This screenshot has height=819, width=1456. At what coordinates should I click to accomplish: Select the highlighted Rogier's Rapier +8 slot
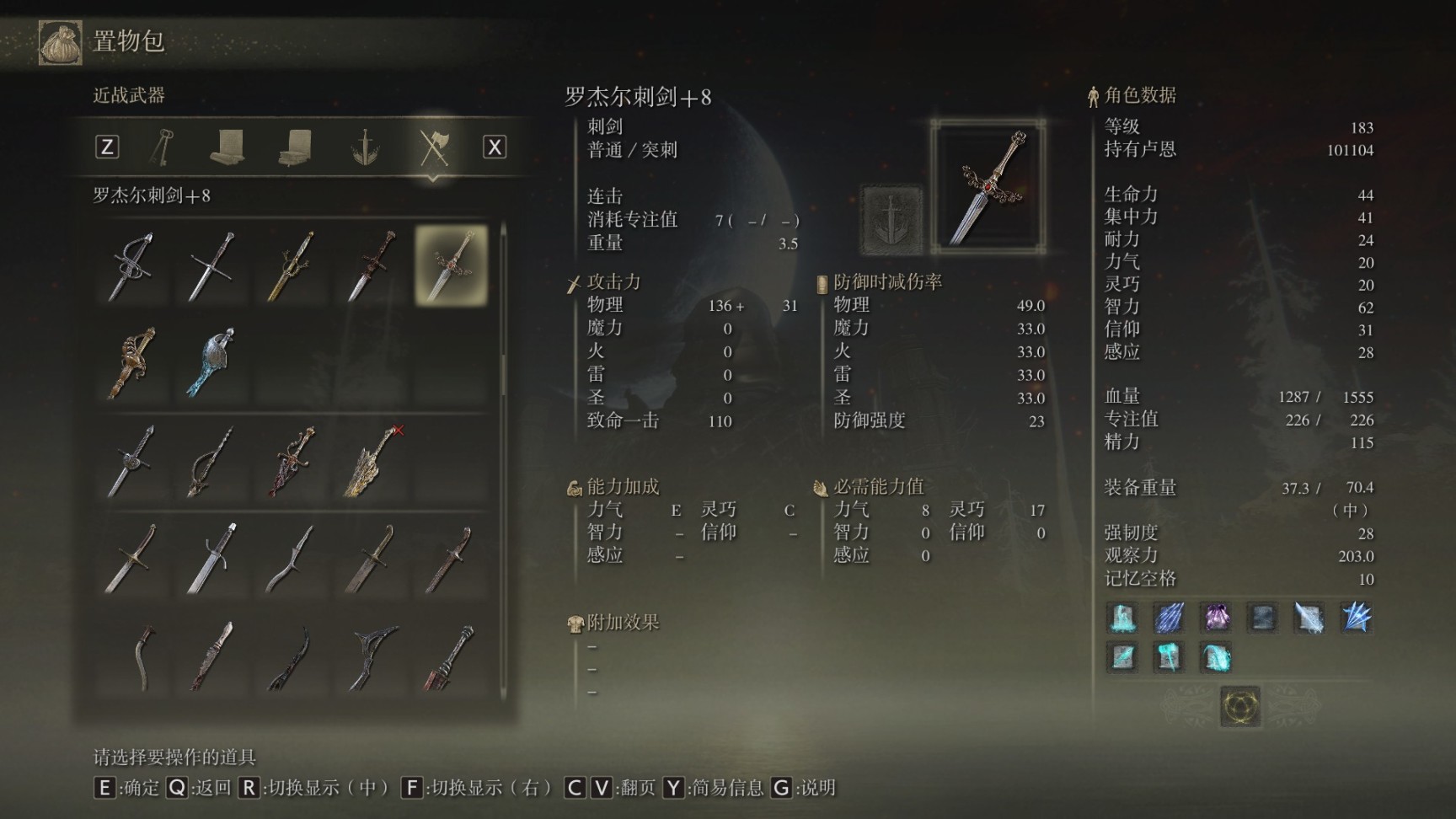(451, 265)
